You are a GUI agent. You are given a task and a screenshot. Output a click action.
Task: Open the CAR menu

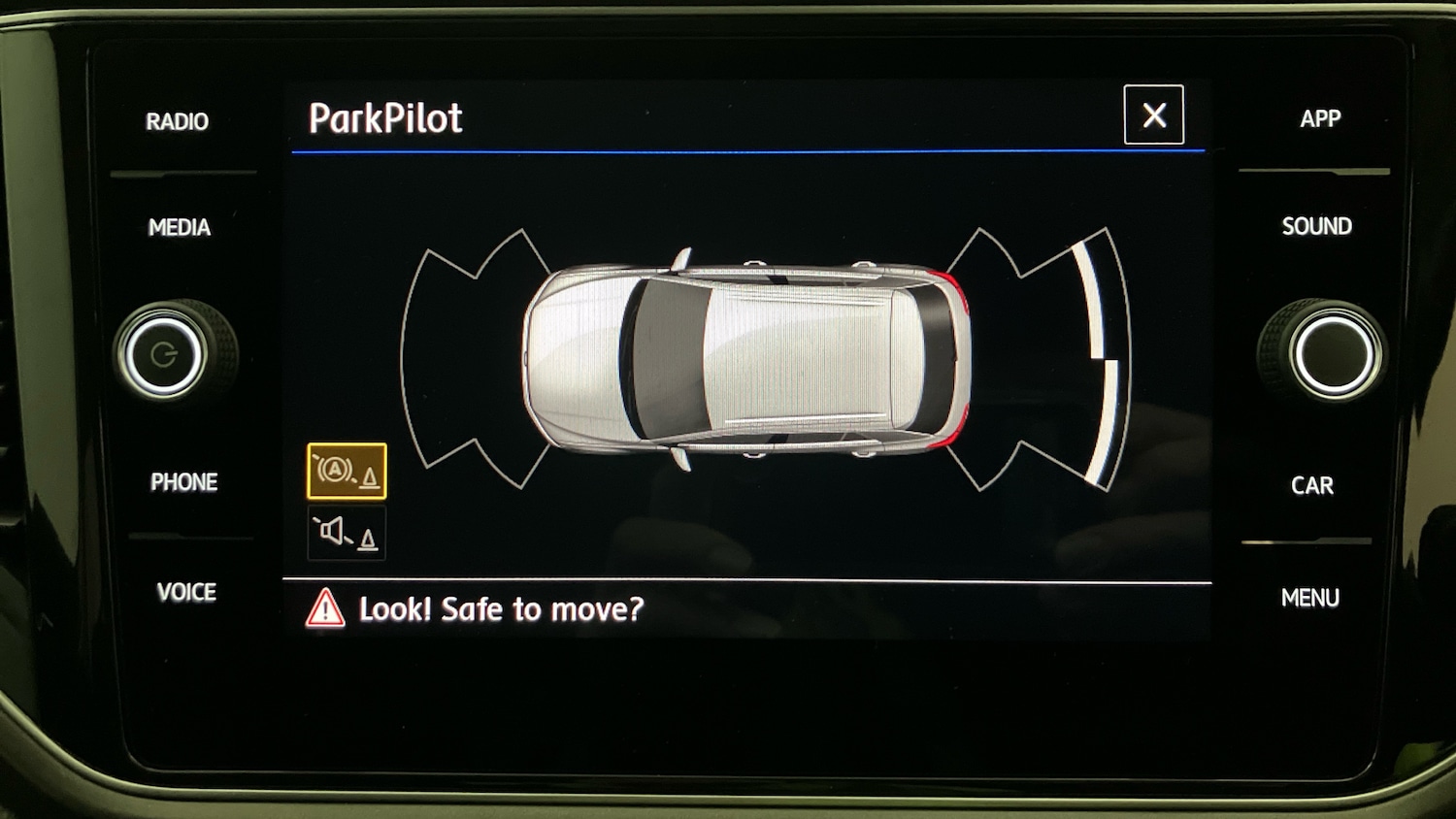point(1311,485)
